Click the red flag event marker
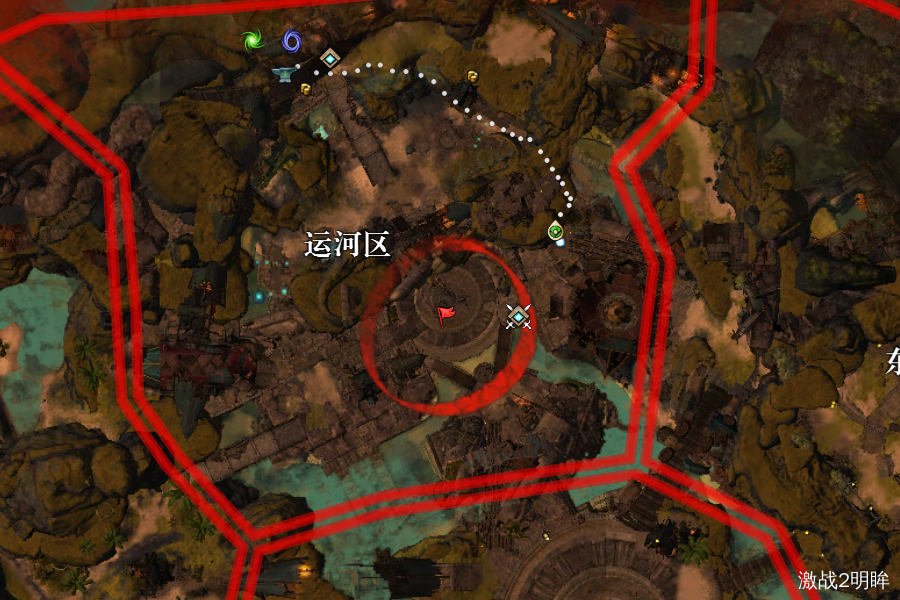Image resolution: width=900 pixels, height=600 pixels. click(x=446, y=316)
